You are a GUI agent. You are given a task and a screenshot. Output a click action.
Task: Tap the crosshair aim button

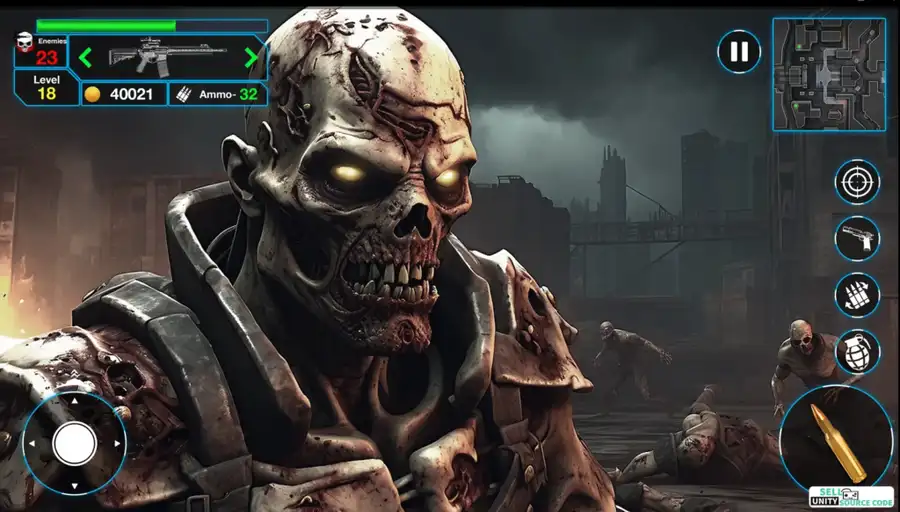coord(857,182)
